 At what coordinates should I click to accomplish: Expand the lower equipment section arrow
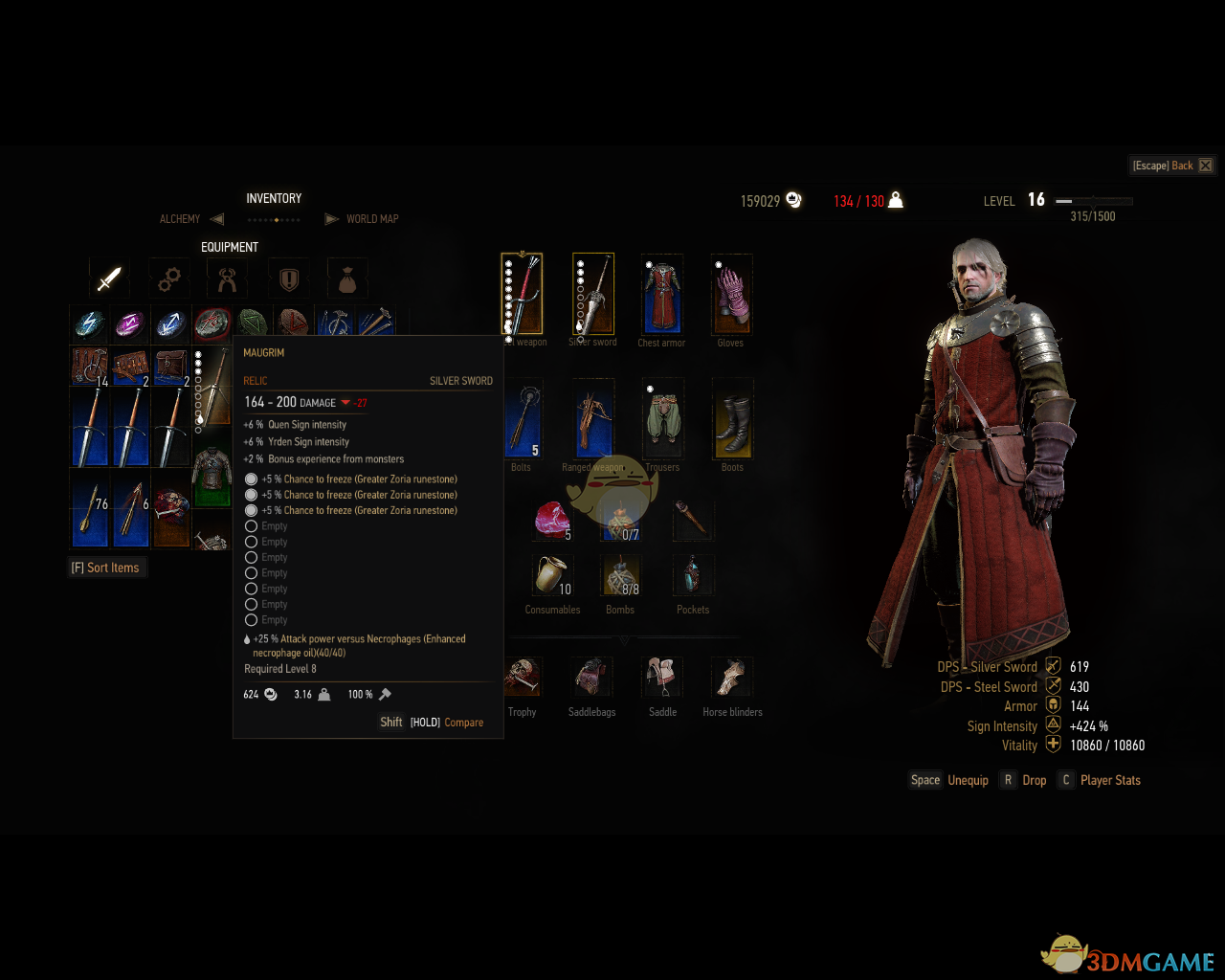(625, 639)
